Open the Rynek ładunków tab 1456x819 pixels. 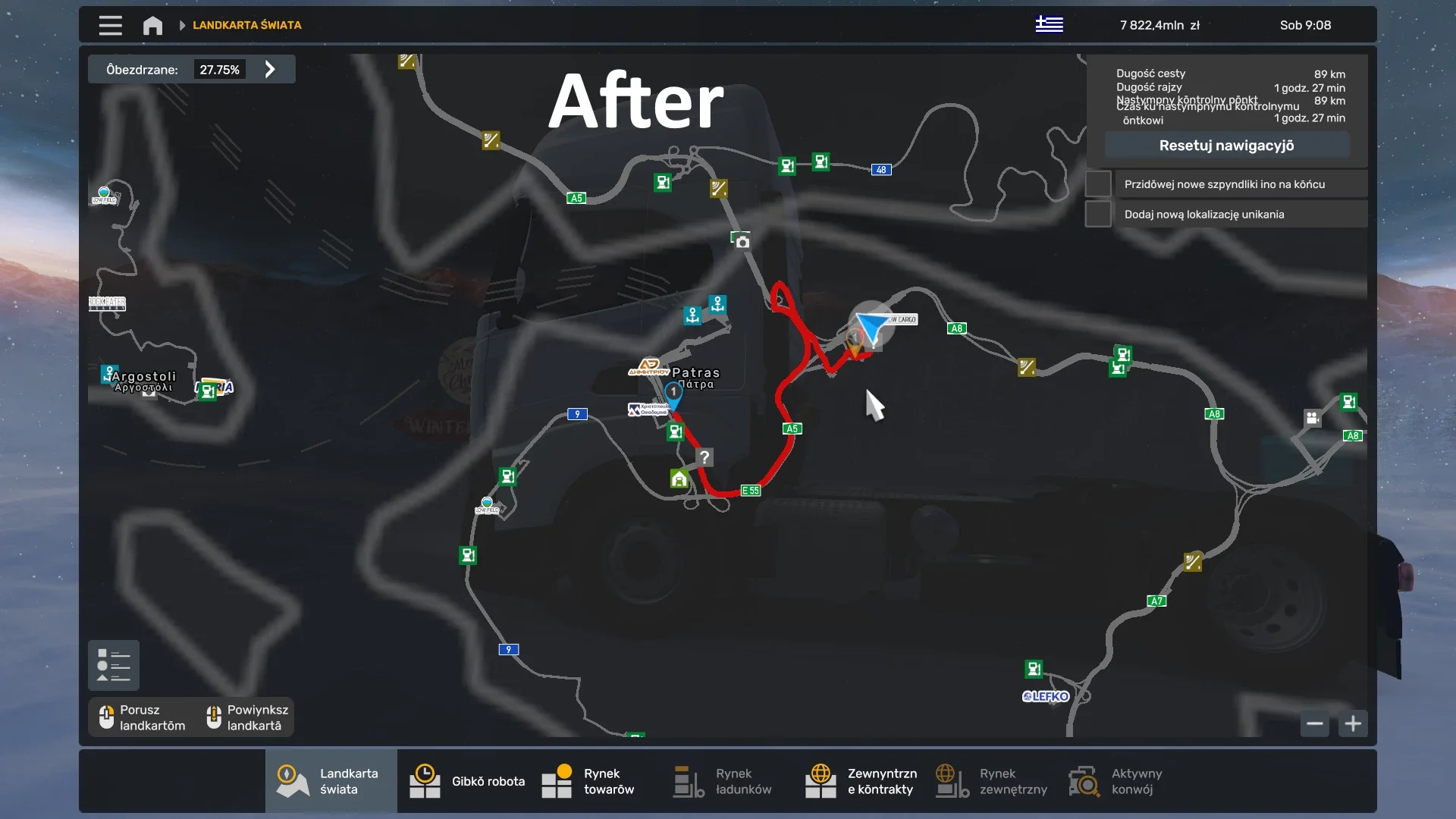[720, 780]
